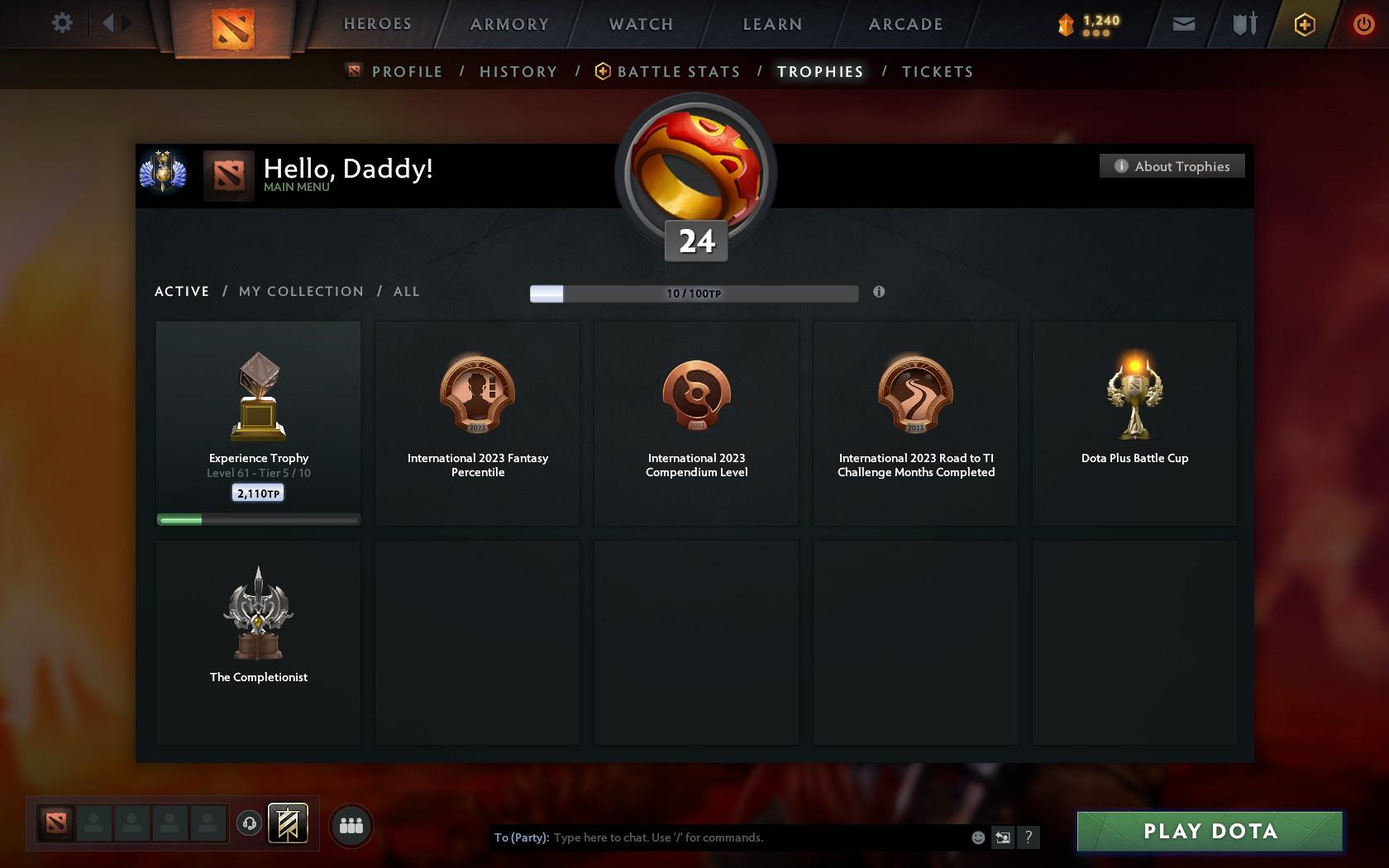The height and width of the screenshot is (868, 1389).
Task: Open Dota Plus hexagon icon in top bar
Action: (x=1305, y=24)
